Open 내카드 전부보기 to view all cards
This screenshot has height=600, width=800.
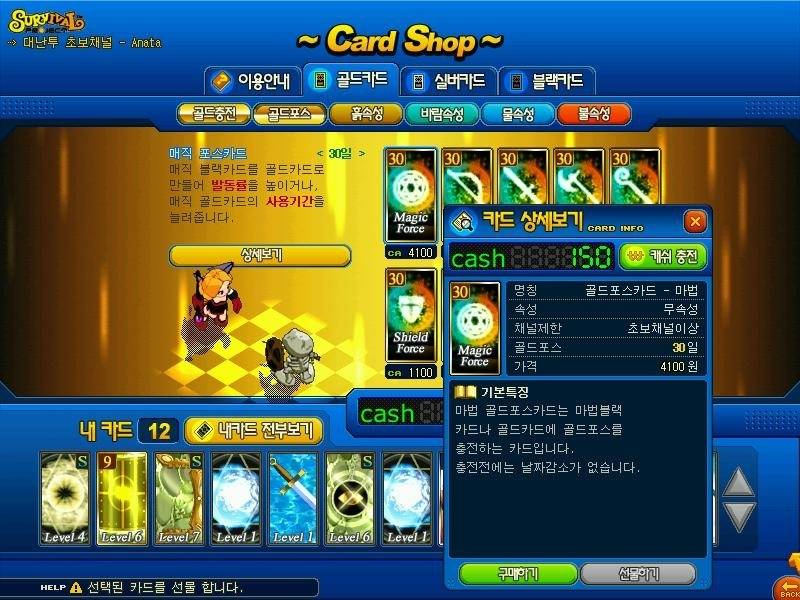point(254,431)
